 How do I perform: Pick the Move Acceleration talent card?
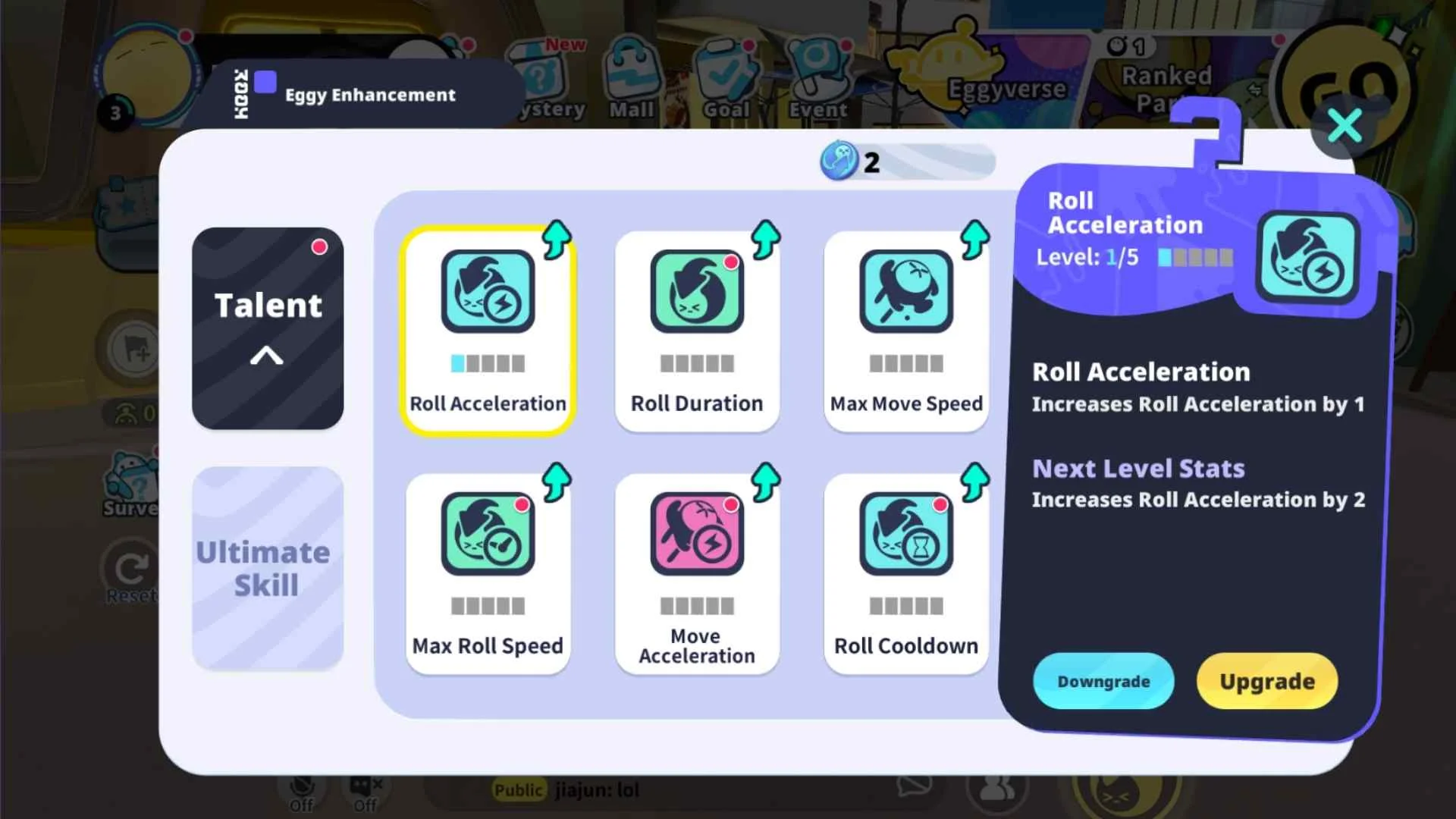697,574
